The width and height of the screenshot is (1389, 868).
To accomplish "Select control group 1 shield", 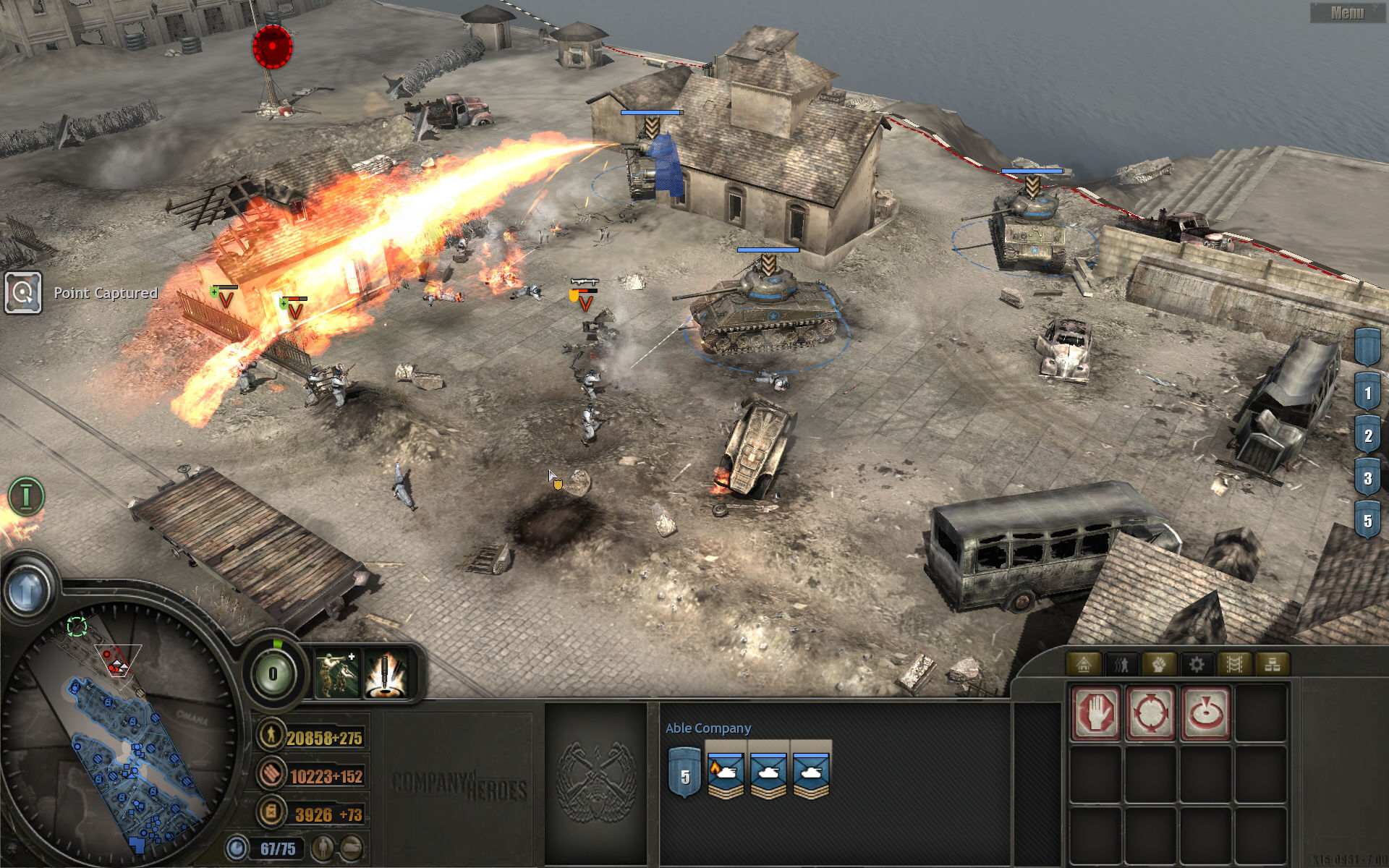I will [1367, 394].
